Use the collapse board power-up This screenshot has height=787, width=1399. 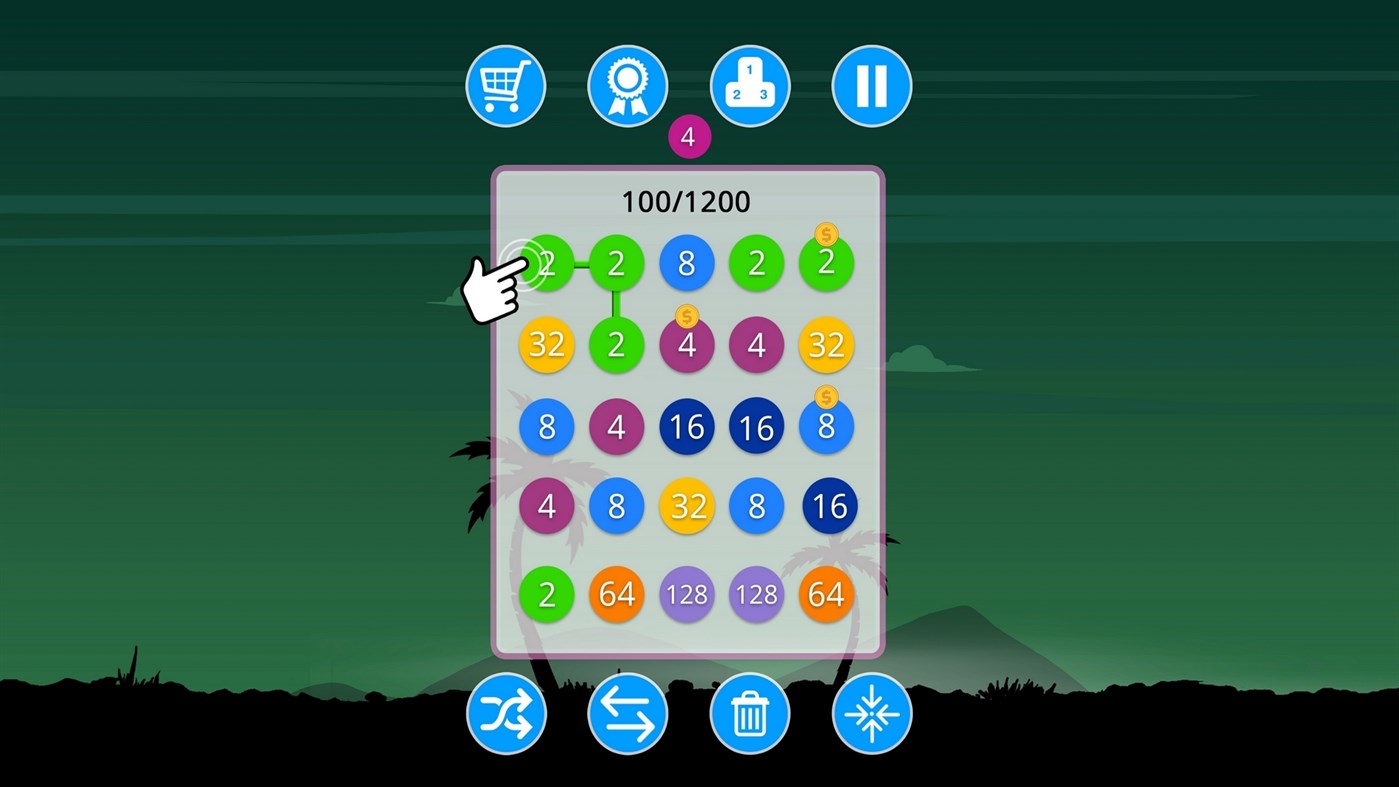(x=870, y=713)
